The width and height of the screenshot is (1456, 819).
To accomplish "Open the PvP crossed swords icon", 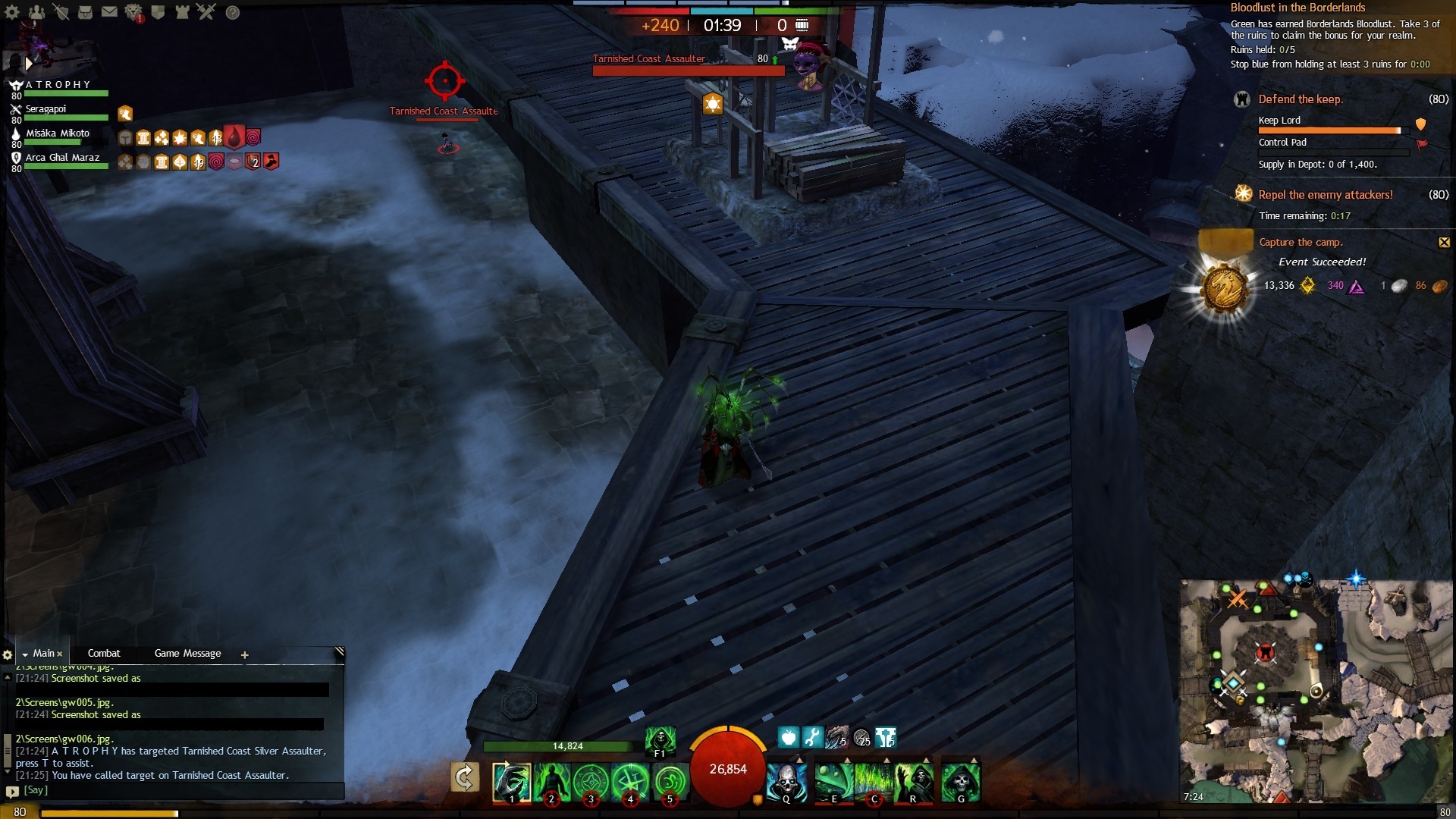I will 206,12.
